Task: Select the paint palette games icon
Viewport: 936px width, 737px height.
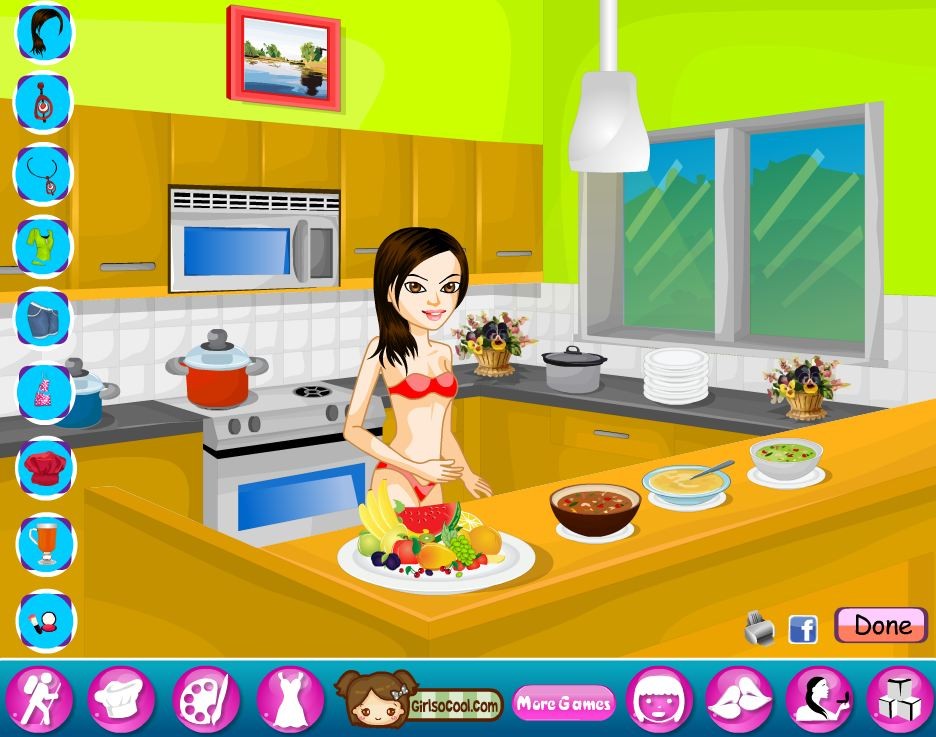Action: [x=205, y=700]
